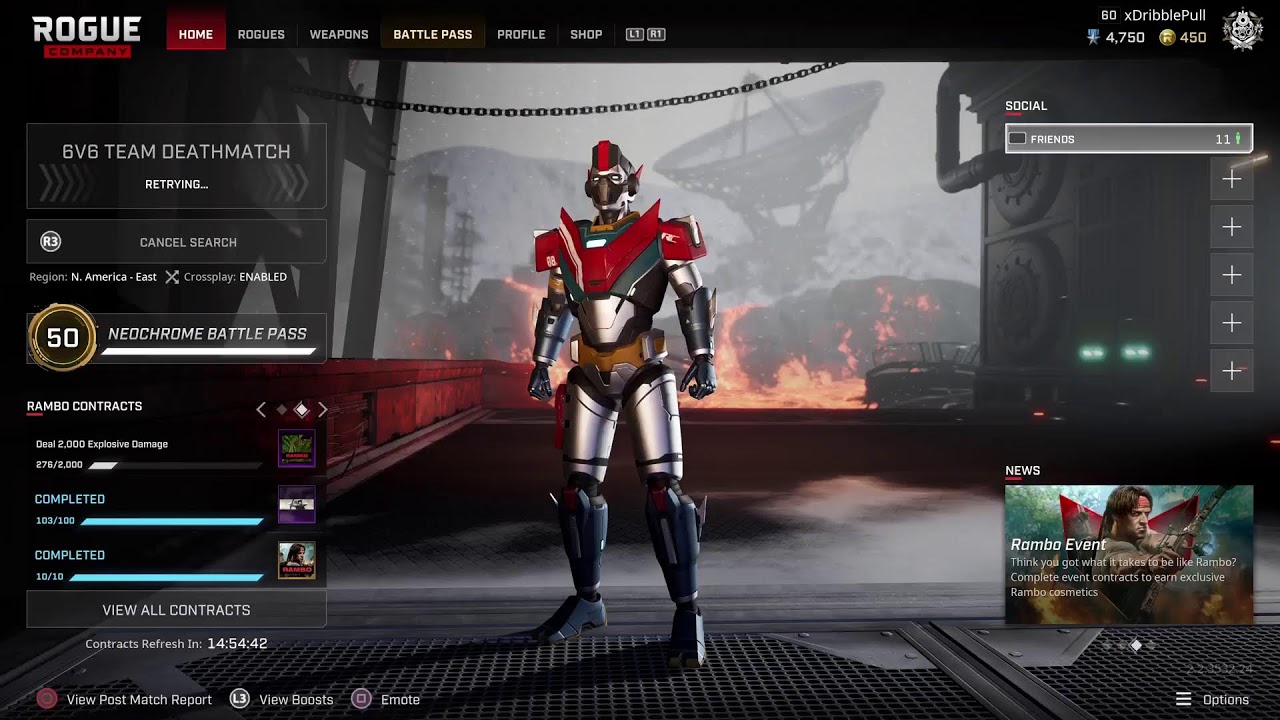Show the previous contracts page arrow
The width and height of the screenshot is (1280, 720).
pyautogui.click(x=261, y=409)
